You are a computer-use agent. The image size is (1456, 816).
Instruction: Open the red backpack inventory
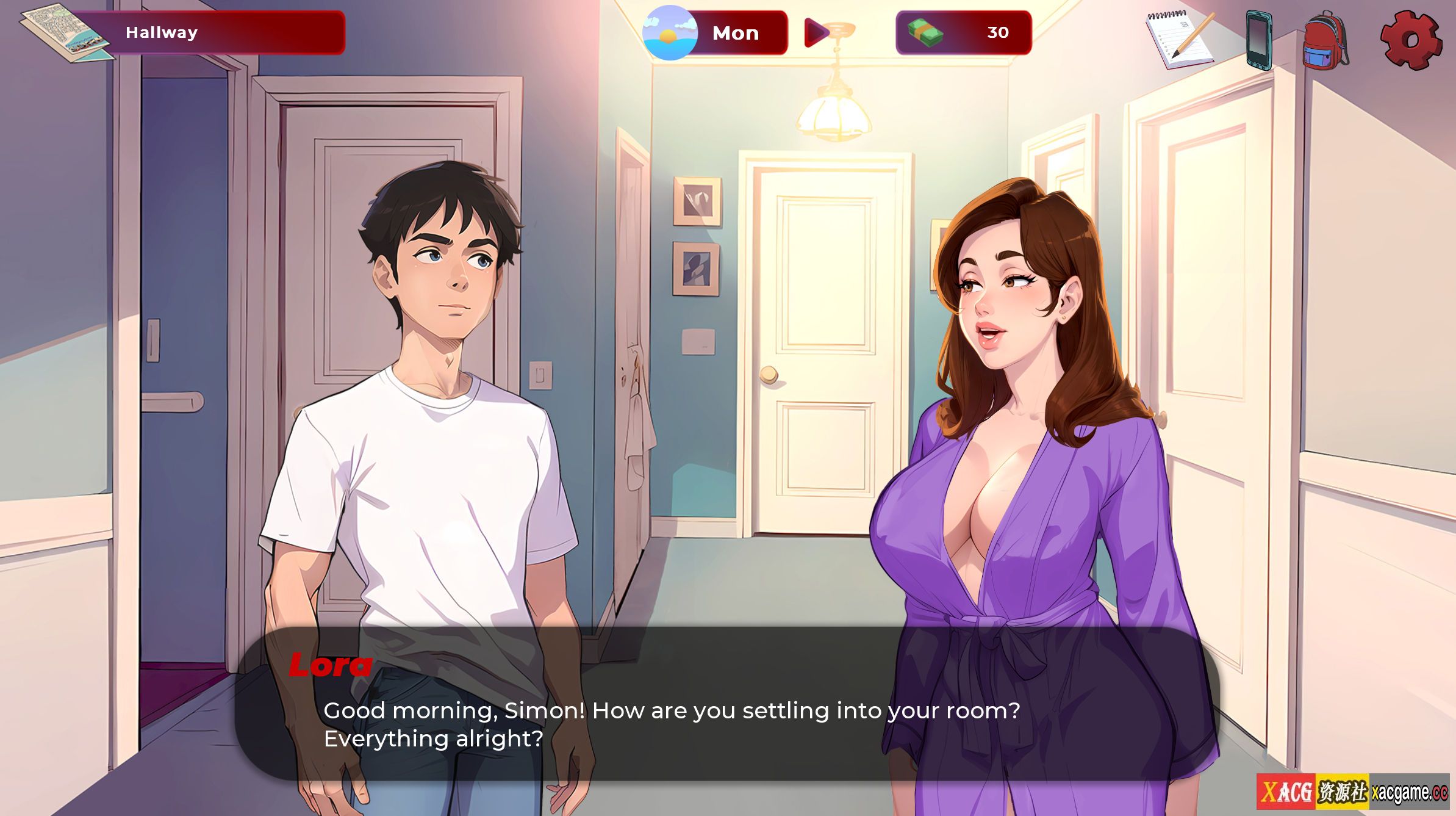pyautogui.click(x=1325, y=40)
